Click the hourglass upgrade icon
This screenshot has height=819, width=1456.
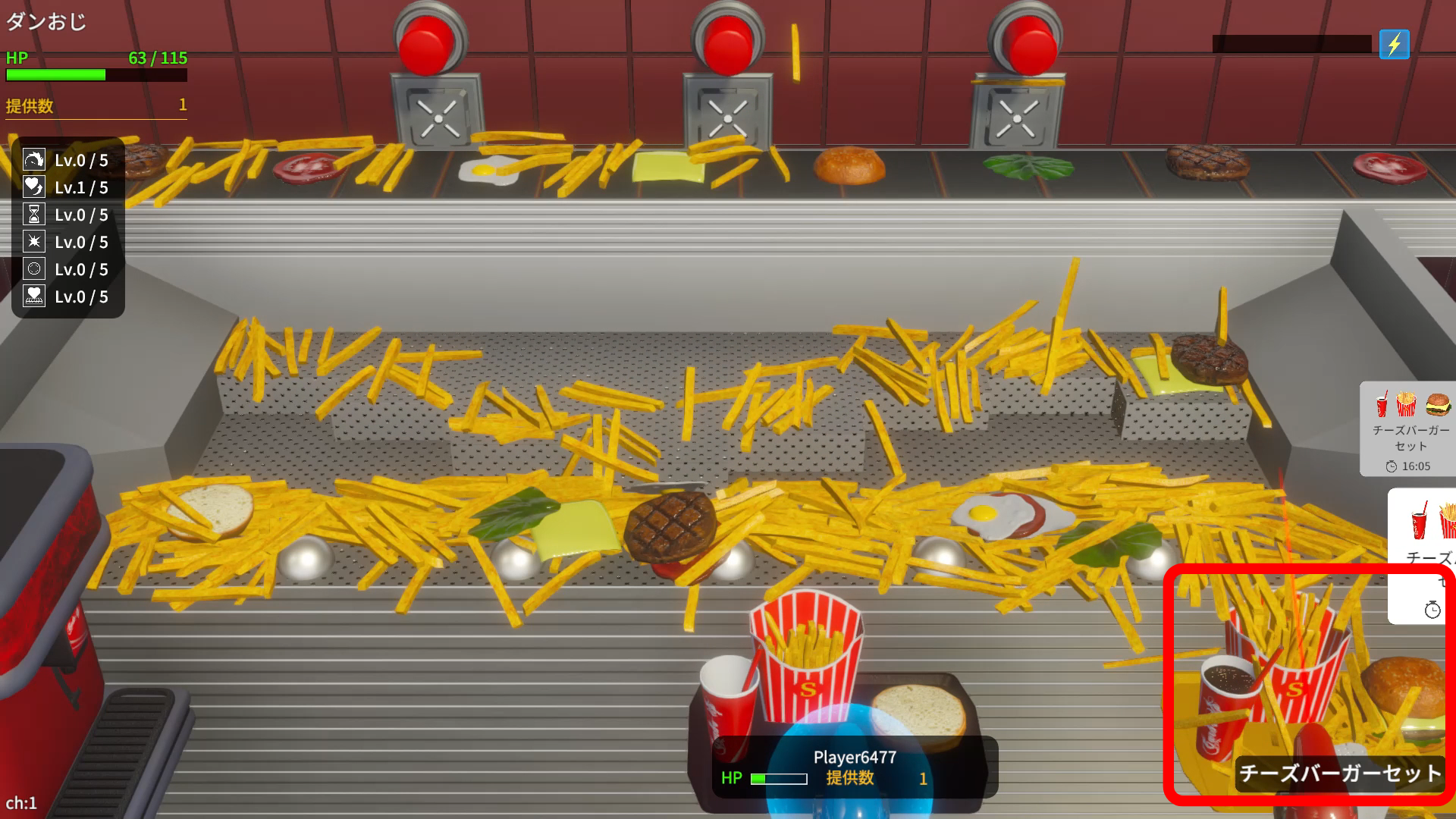(x=34, y=215)
